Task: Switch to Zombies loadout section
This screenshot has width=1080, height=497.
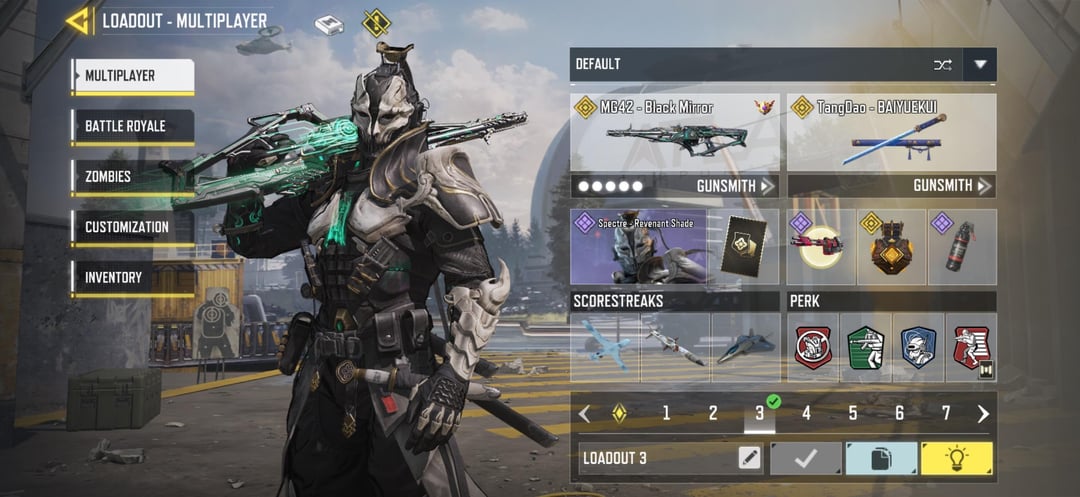Action: pyautogui.click(x=132, y=177)
